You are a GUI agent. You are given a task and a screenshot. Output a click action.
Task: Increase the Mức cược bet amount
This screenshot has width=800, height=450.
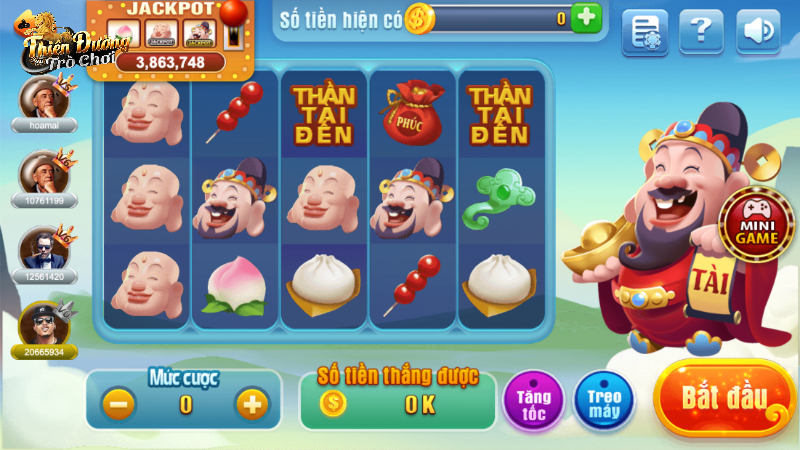(x=251, y=404)
